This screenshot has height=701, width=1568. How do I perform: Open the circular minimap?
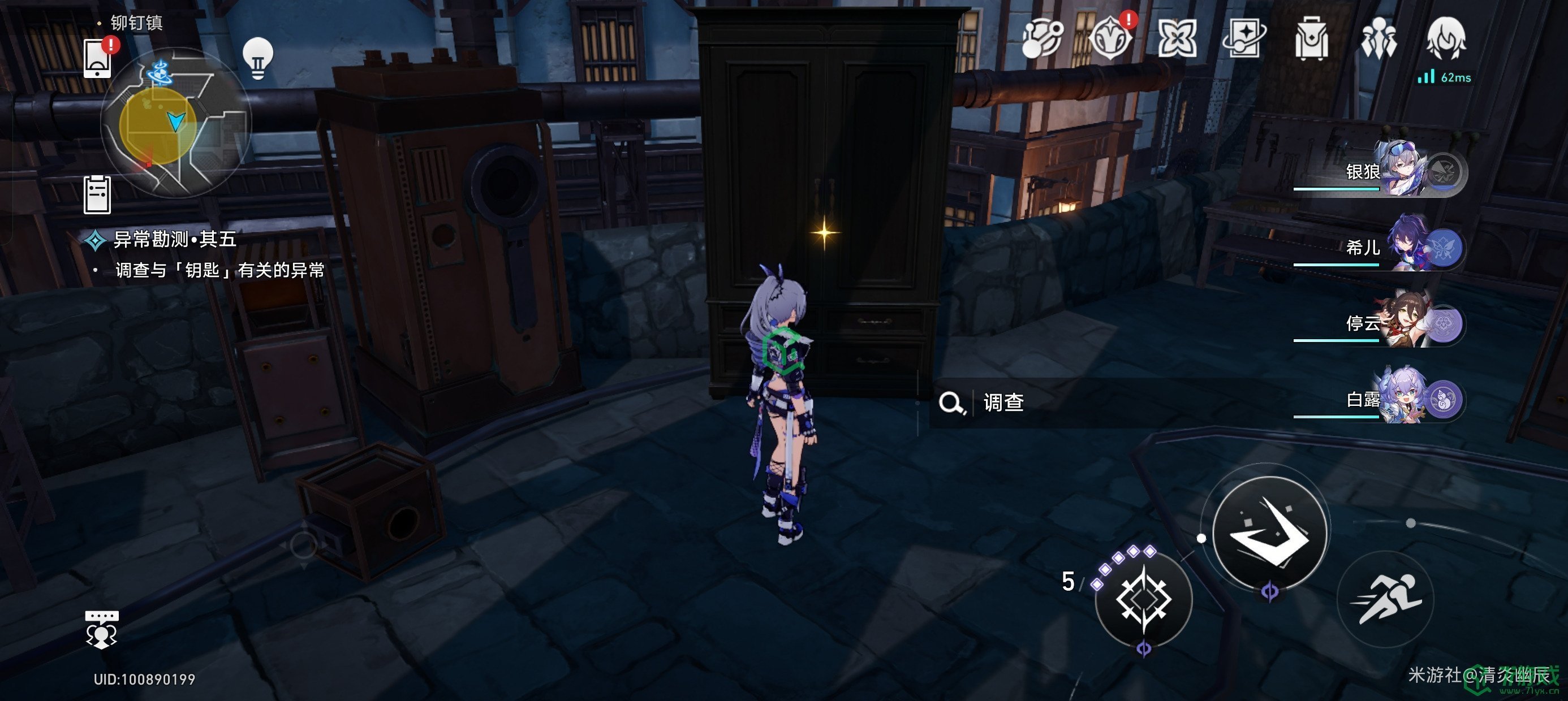(x=176, y=124)
